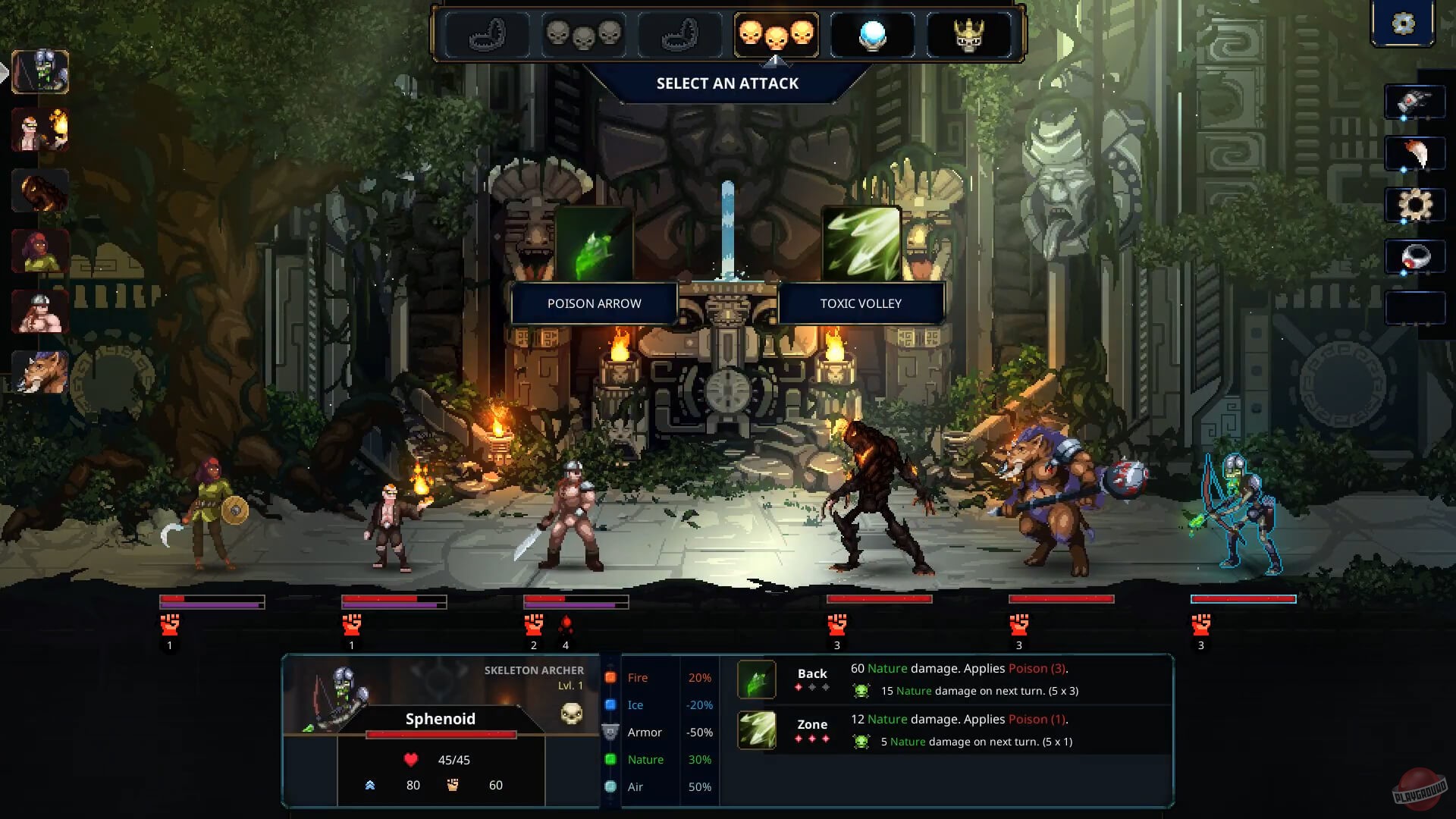1456x819 pixels.
Task: Toggle the Zone attack option
Action: (811, 724)
